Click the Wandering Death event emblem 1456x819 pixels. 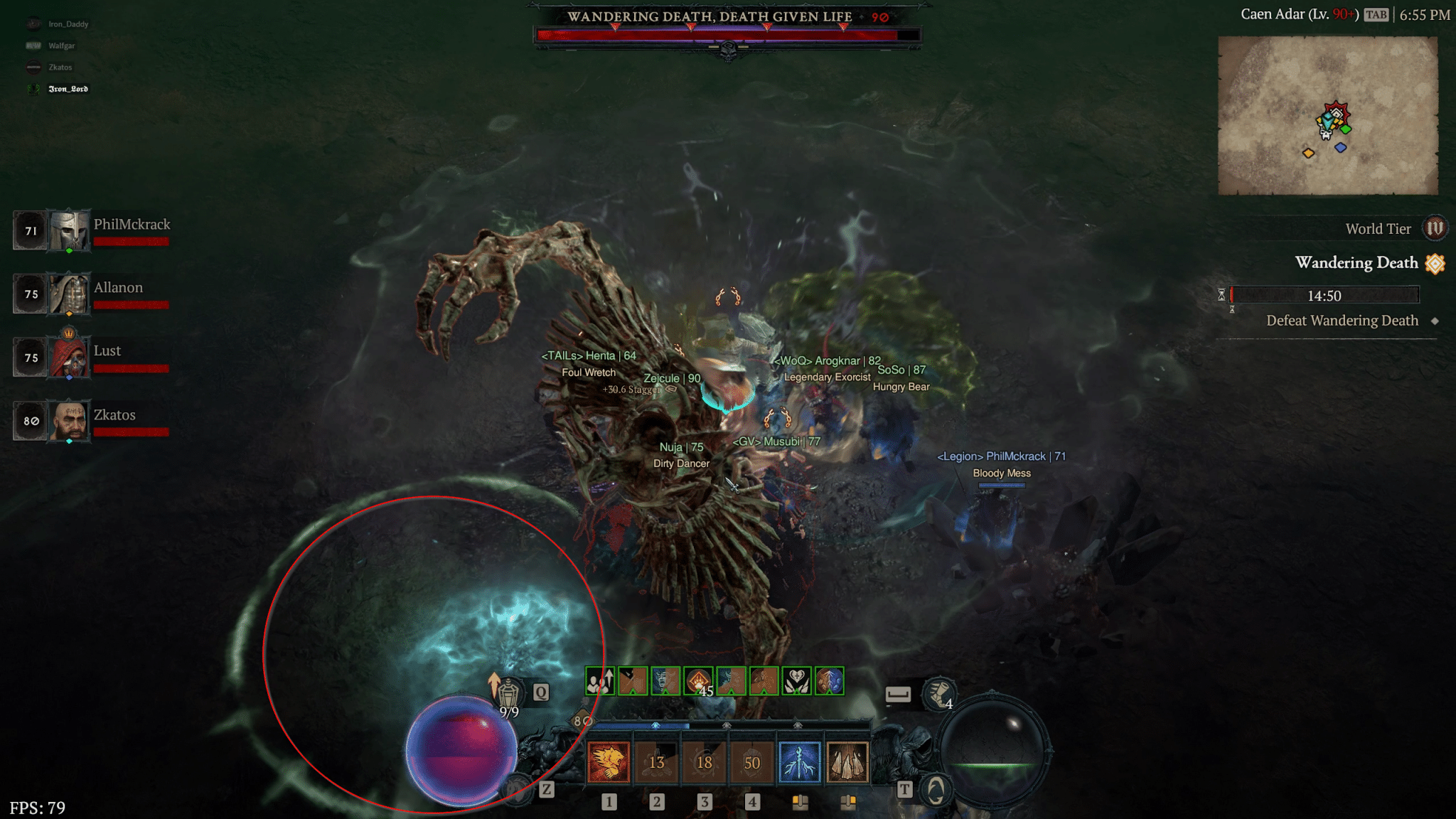pyautogui.click(x=1435, y=263)
